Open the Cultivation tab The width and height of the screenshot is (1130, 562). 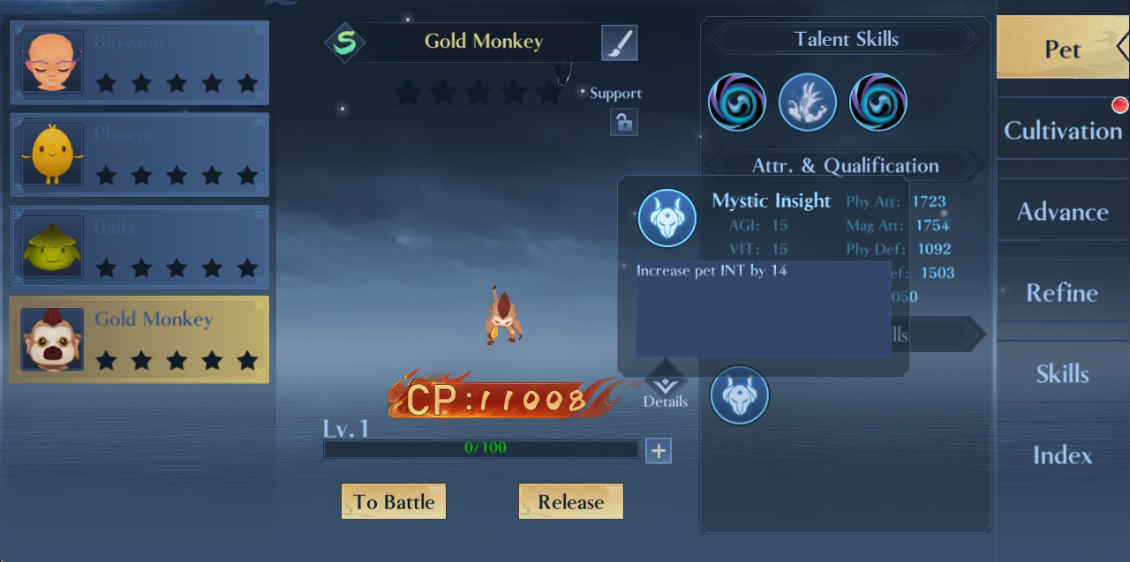(1062, 130)
